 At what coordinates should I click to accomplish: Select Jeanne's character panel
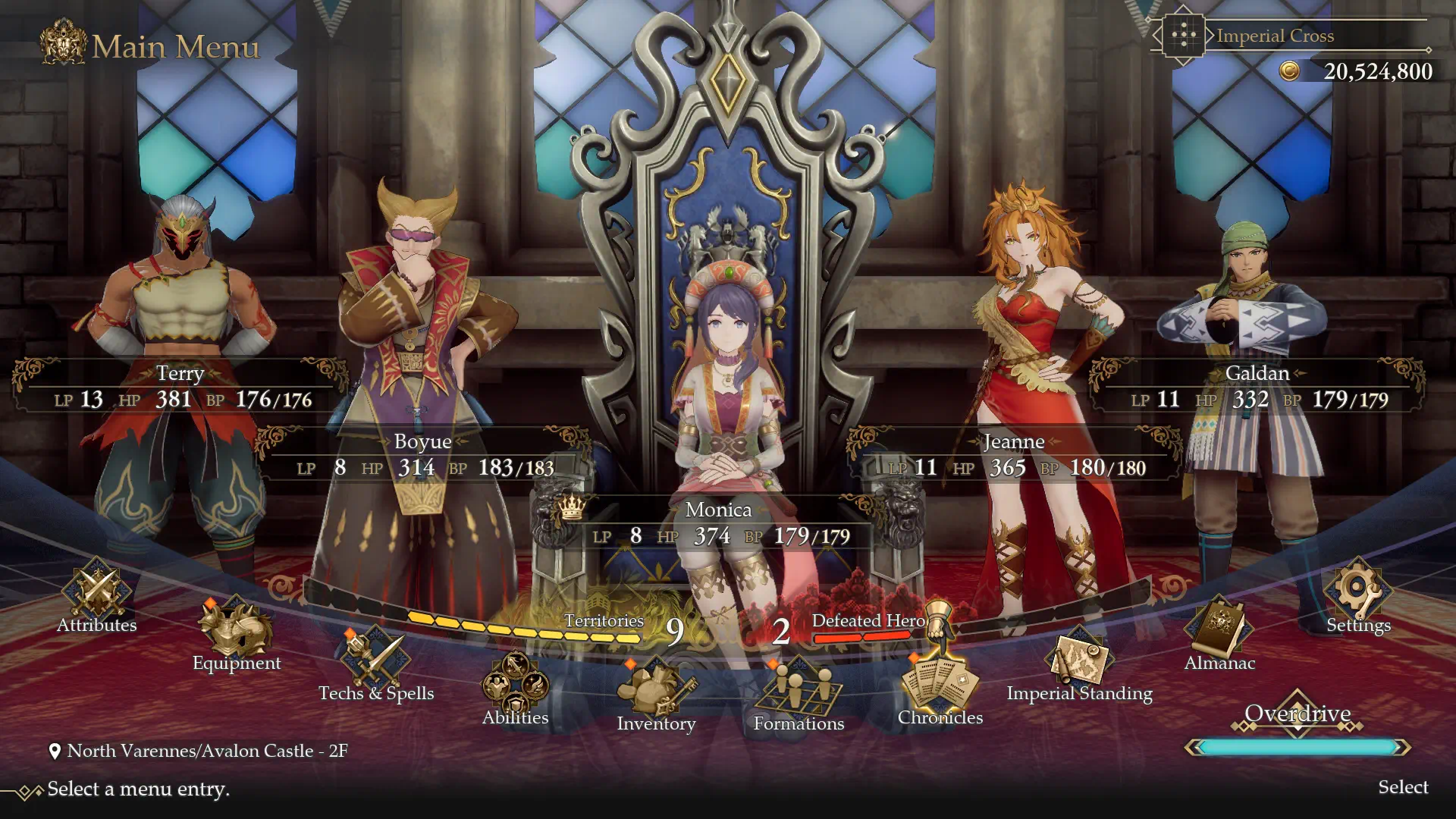pyautogui.click(x=1014, y=455)
